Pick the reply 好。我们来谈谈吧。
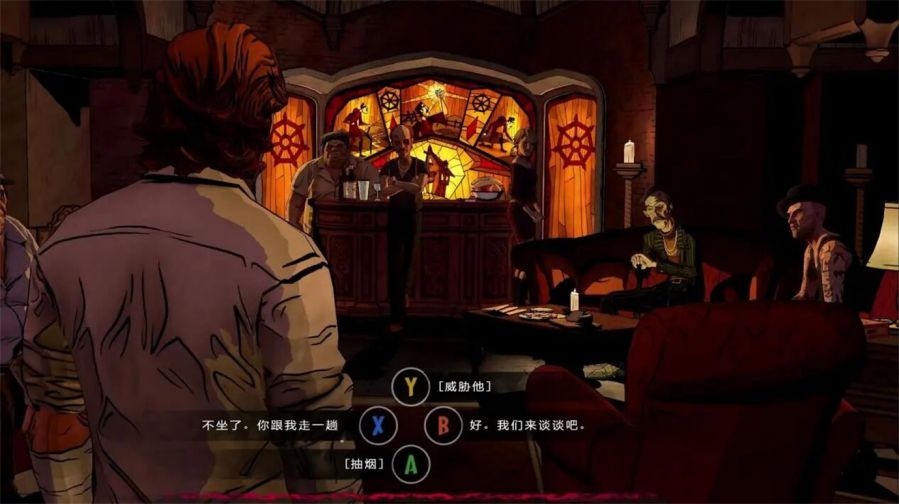Screen dimensions: 899x504 tap(443, 425)
